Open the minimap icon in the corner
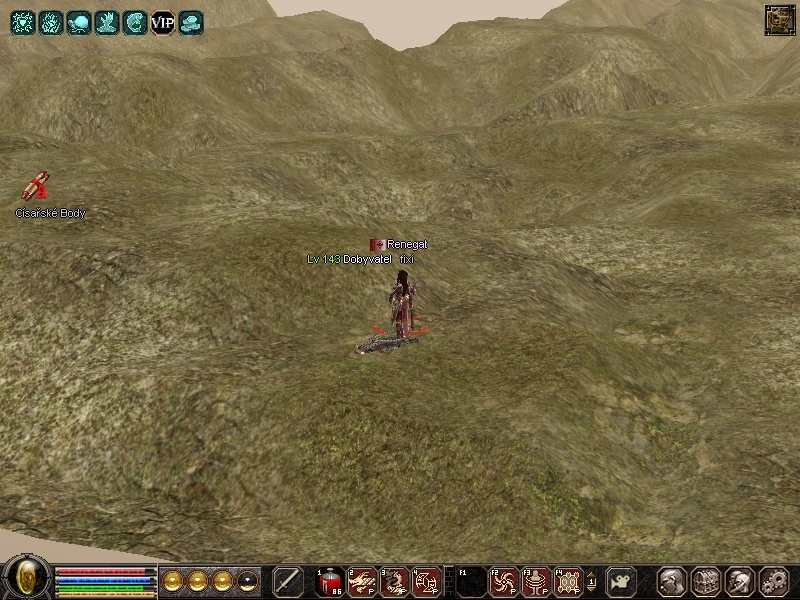800x600 pixels. (x=778, y=19)
